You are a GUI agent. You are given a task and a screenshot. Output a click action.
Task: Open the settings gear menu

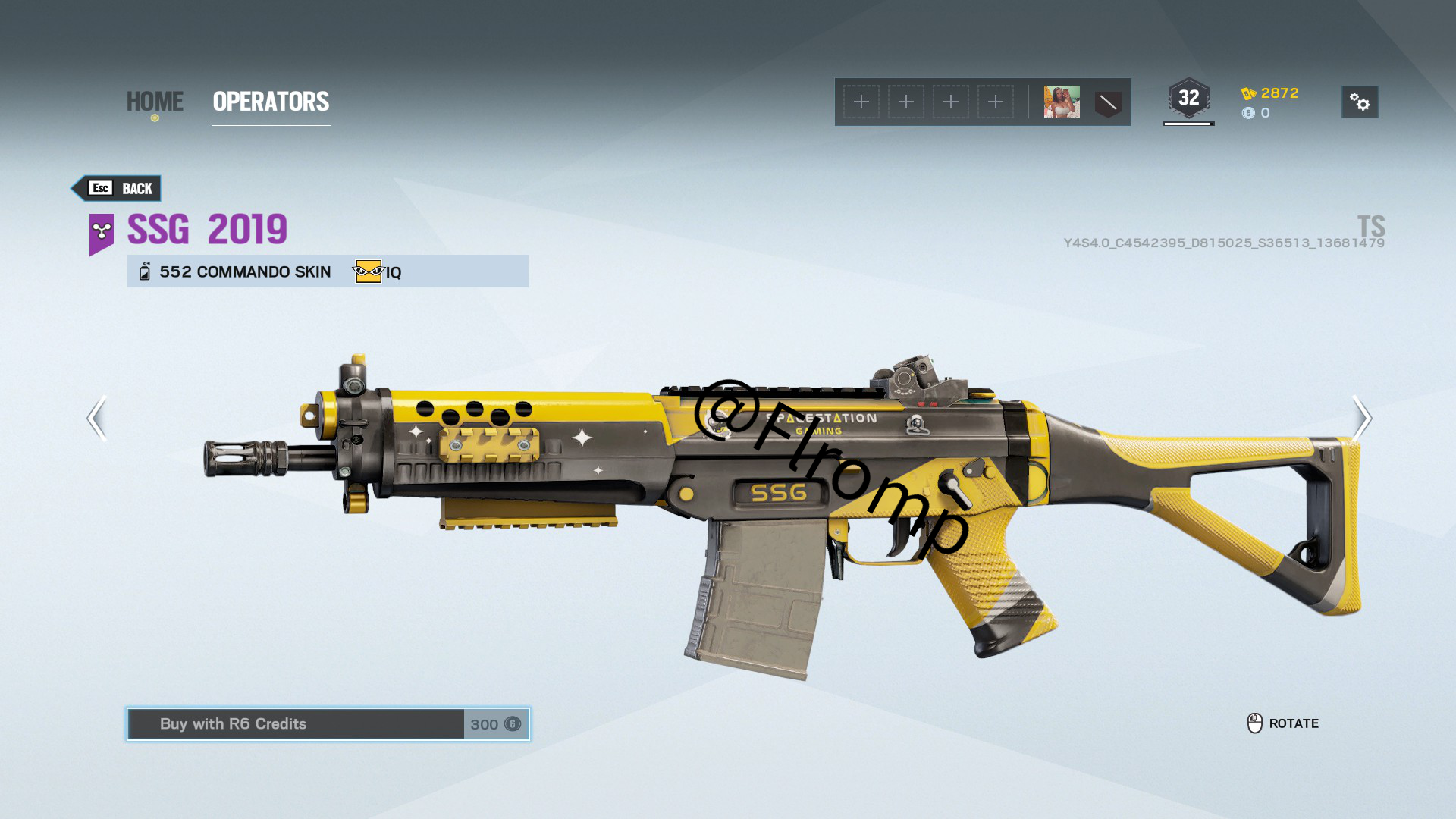pyautogui.click(x=1360, y=102)
